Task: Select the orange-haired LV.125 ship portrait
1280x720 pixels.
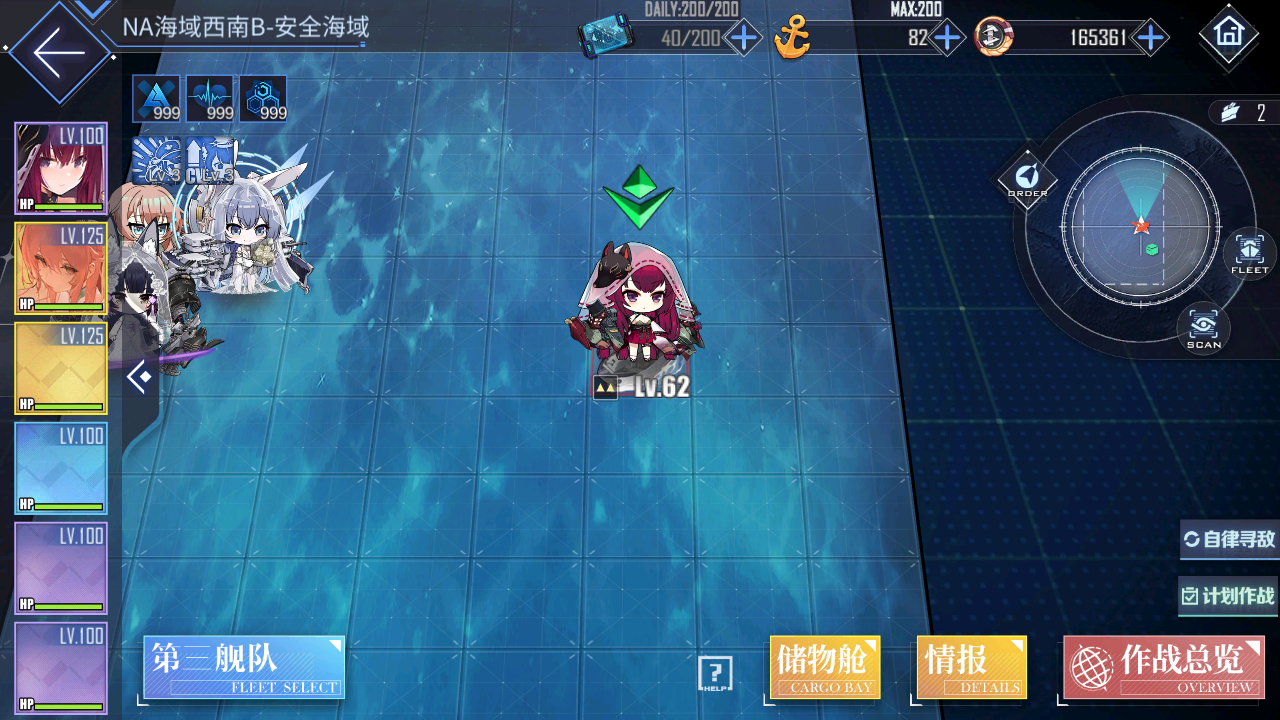Action: coord(60,268)
